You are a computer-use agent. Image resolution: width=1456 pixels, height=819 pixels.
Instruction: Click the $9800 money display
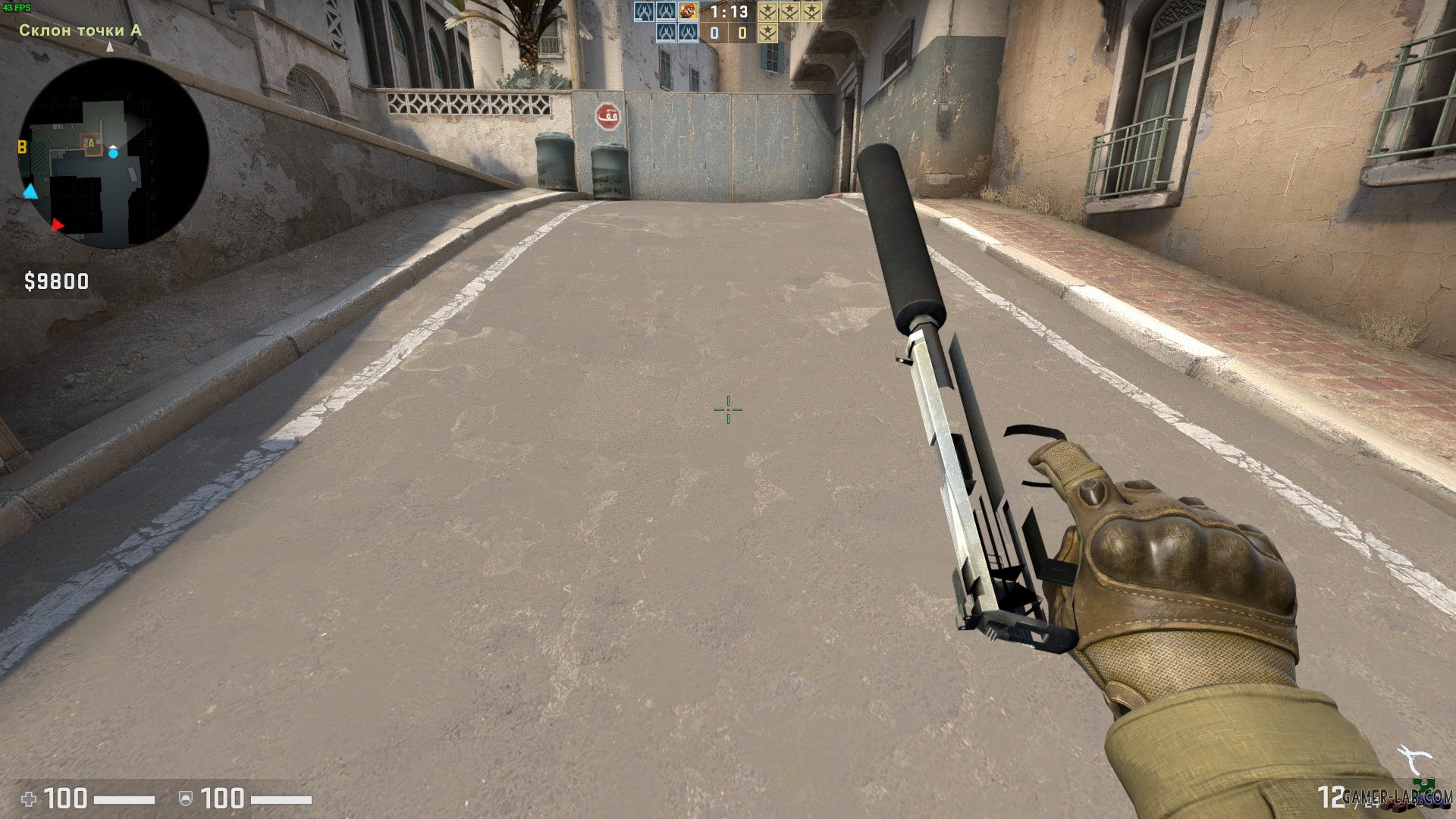pyautogui.click(x=57, y=282)
